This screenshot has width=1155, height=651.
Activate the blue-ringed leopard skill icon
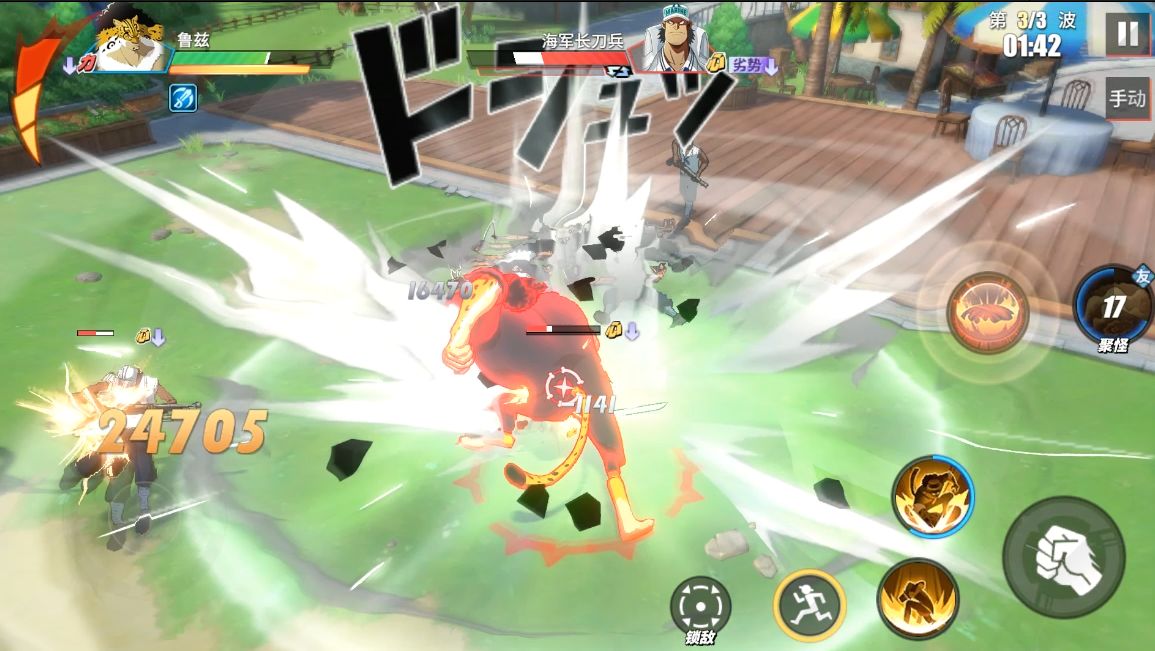pyautogui.click(x=933, y=497)
